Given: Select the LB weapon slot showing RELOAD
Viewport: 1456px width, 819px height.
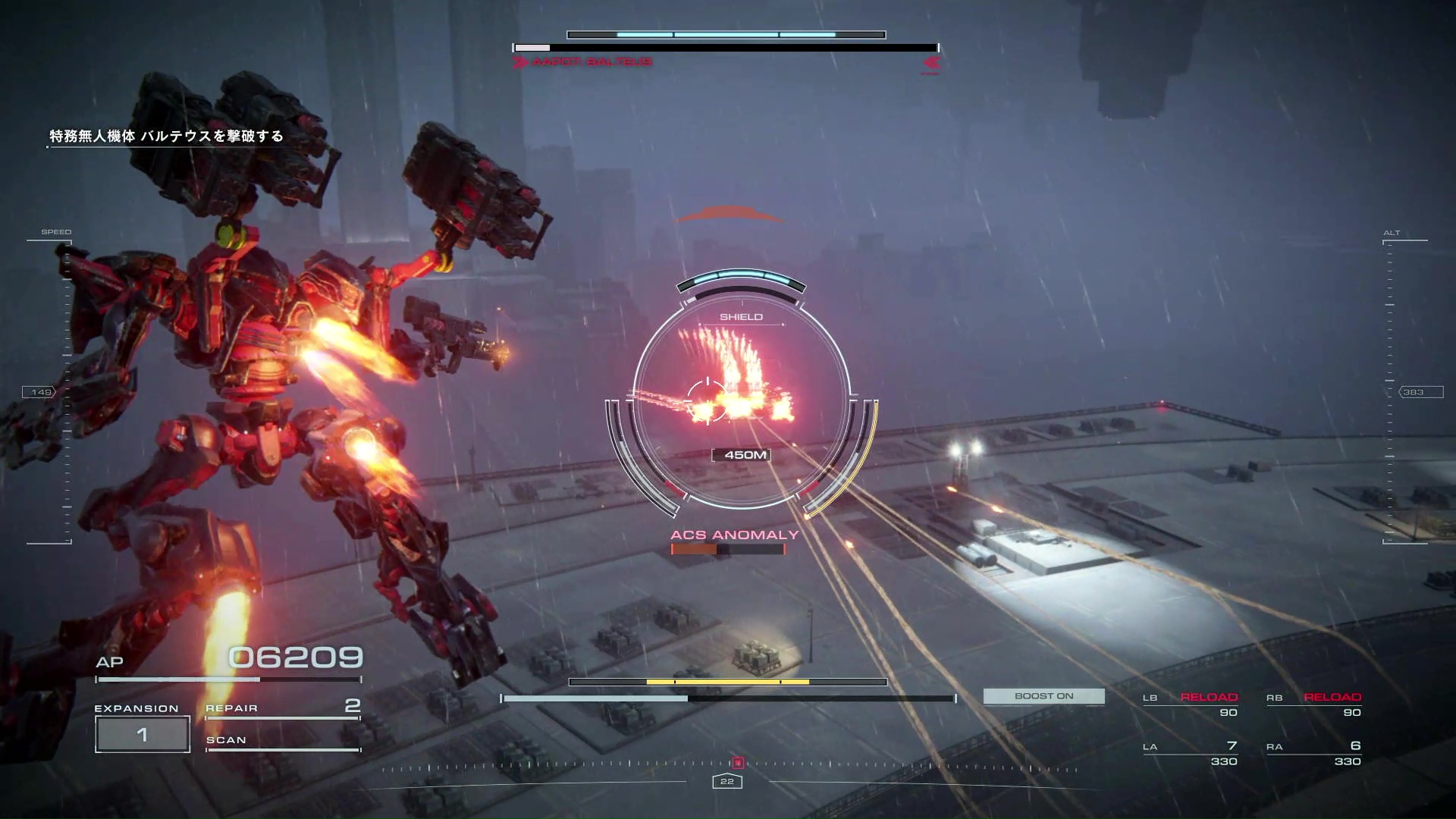Looking at the screenshot, I should [x=1191, y=704].
